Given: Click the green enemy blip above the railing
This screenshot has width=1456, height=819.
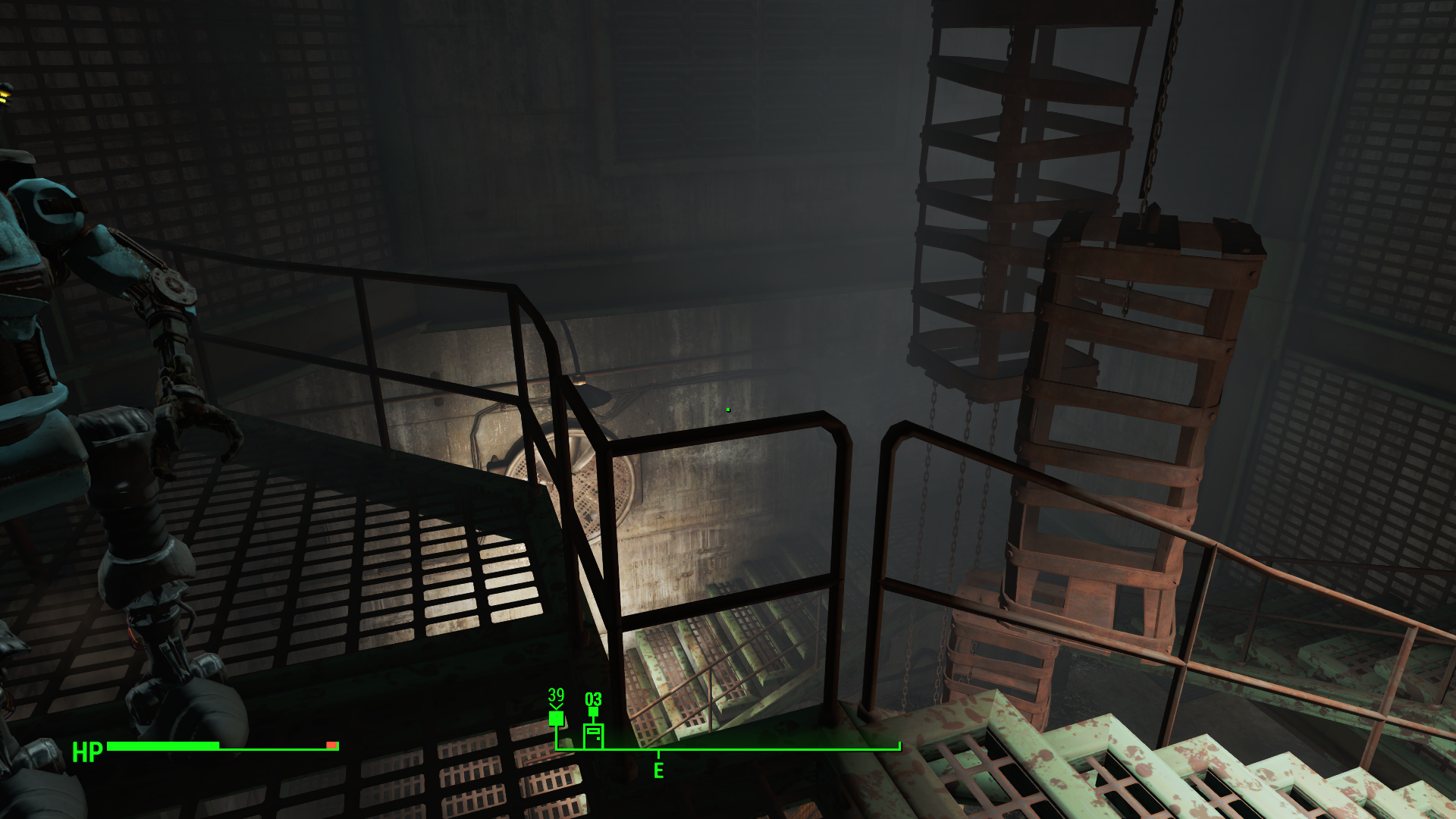Looking at the screenshot, I should [x=727, y=408].
